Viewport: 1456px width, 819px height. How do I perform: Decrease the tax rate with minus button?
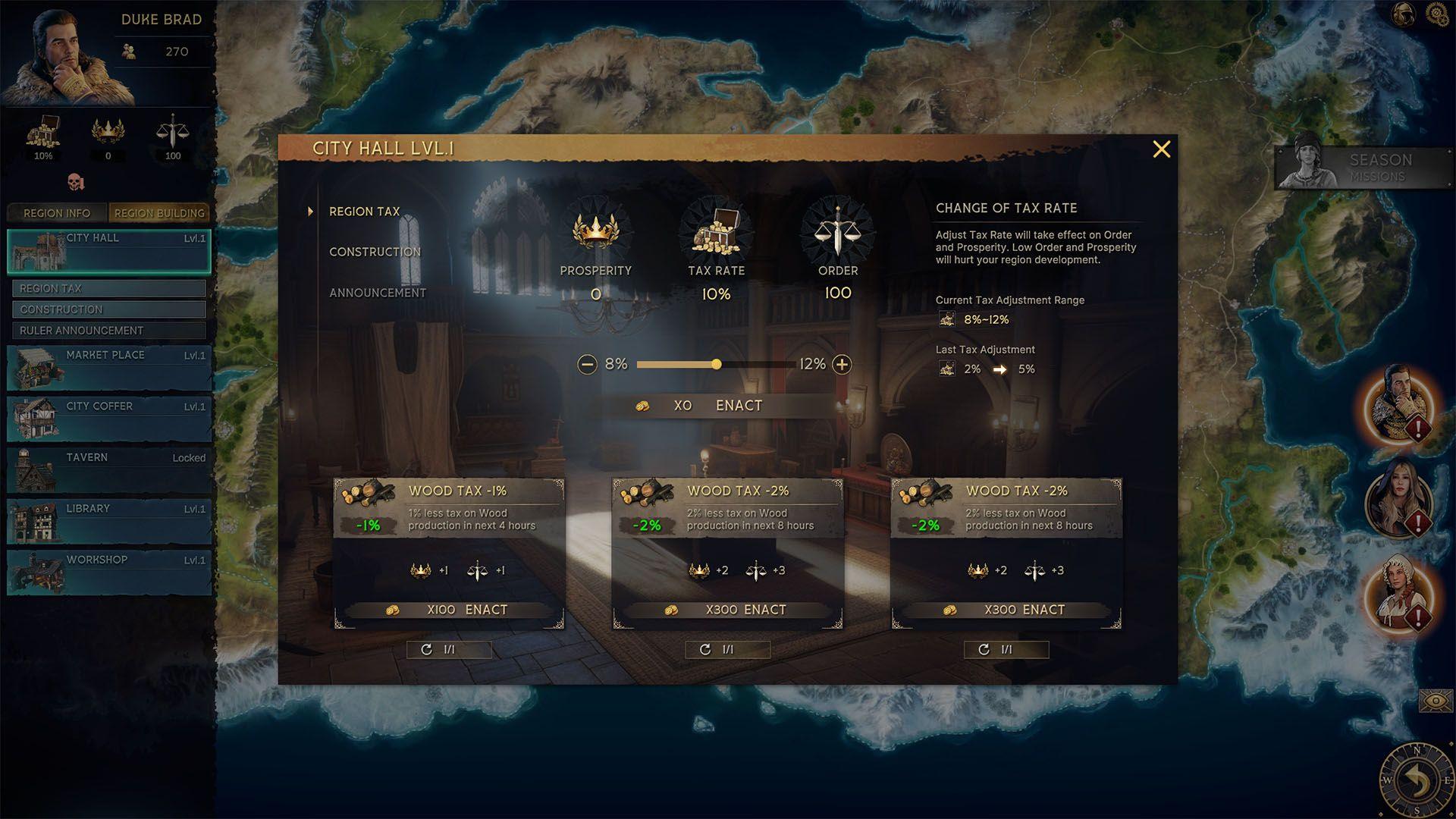tap(587, 365)
